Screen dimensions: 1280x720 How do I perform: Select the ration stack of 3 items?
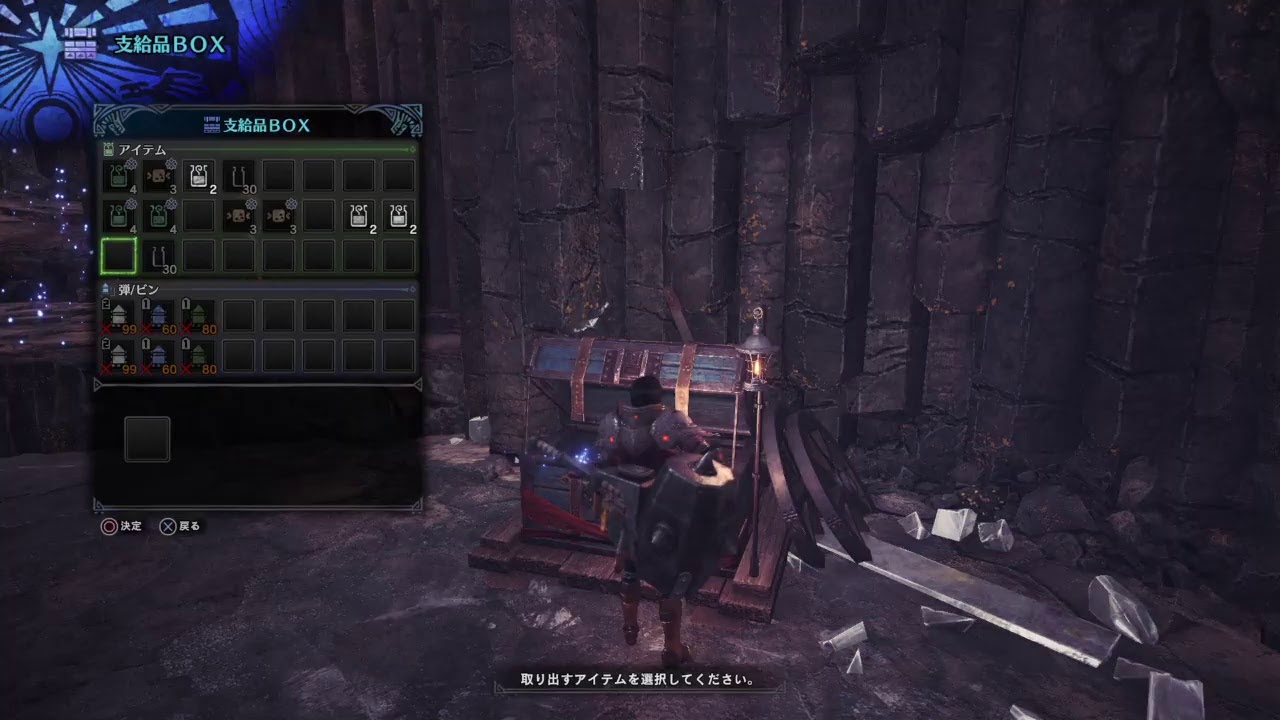(159, 173)
